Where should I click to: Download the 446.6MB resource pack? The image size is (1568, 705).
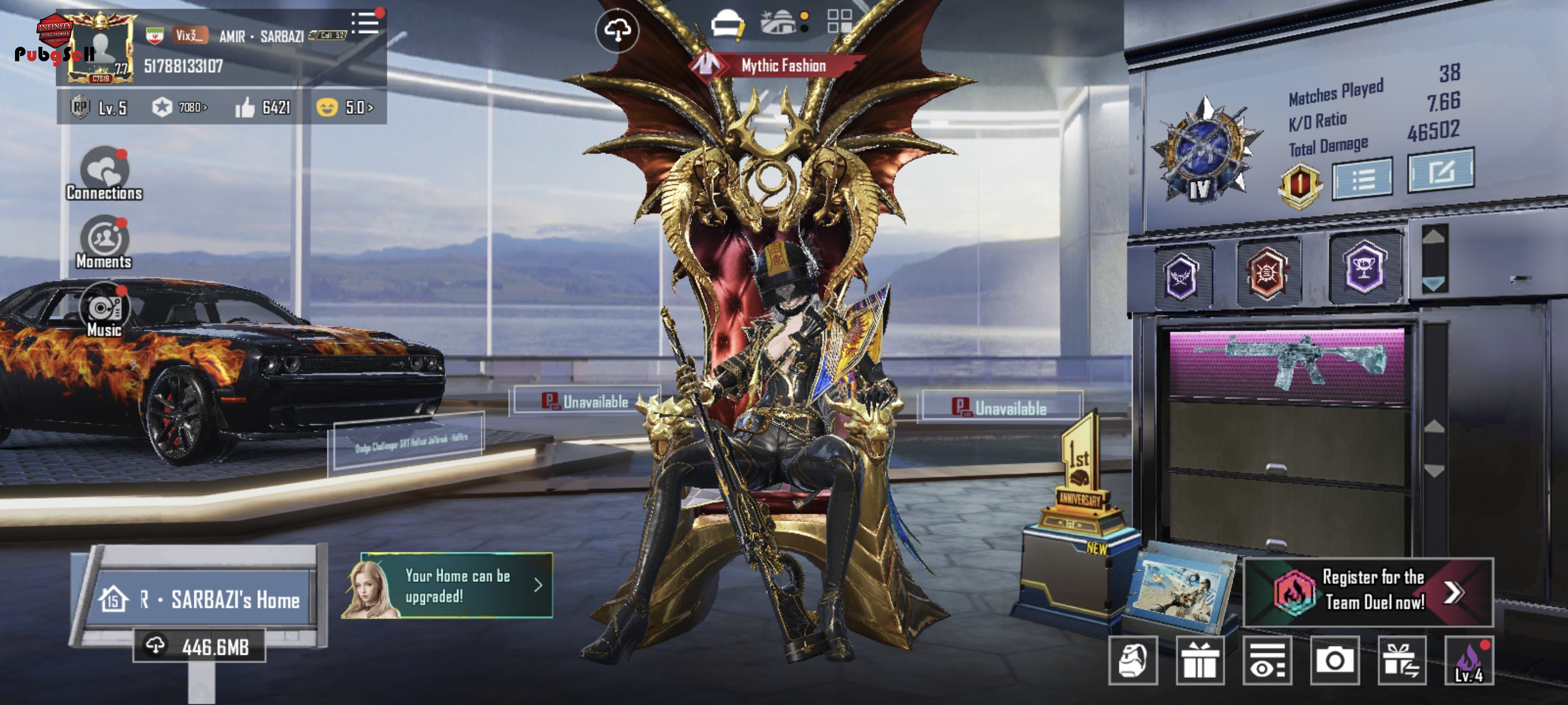click(x=199, y=646)
